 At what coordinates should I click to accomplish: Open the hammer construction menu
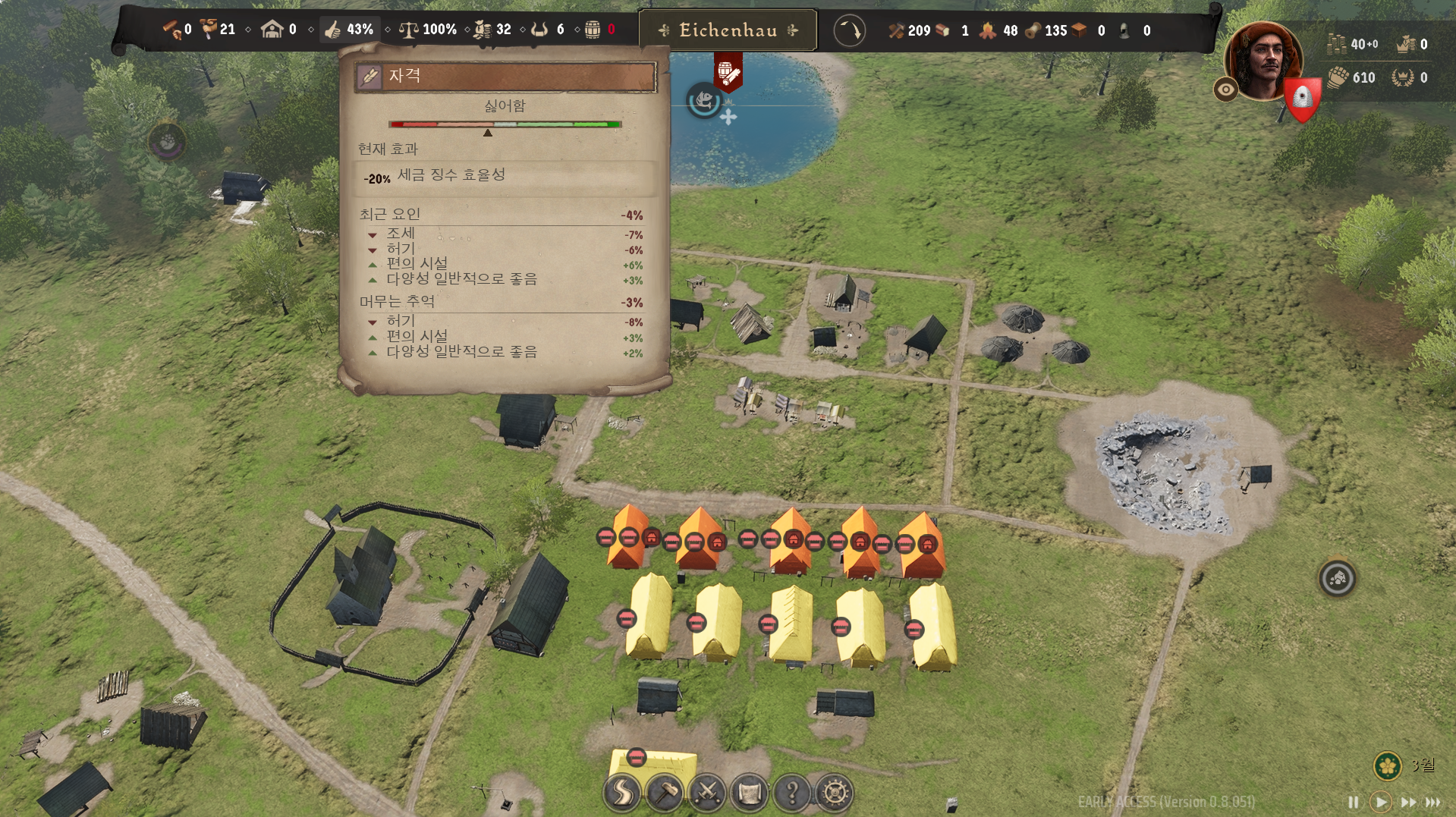click(x=665, y=793)
